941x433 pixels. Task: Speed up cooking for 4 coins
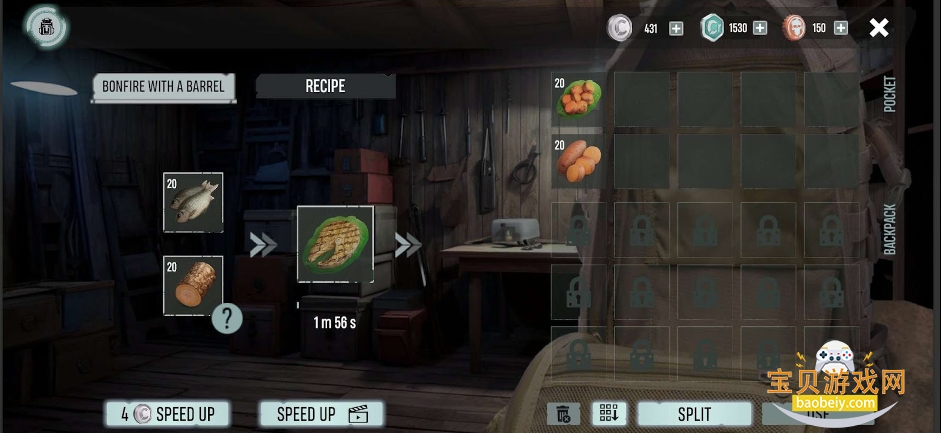click(x=168, y=413)
